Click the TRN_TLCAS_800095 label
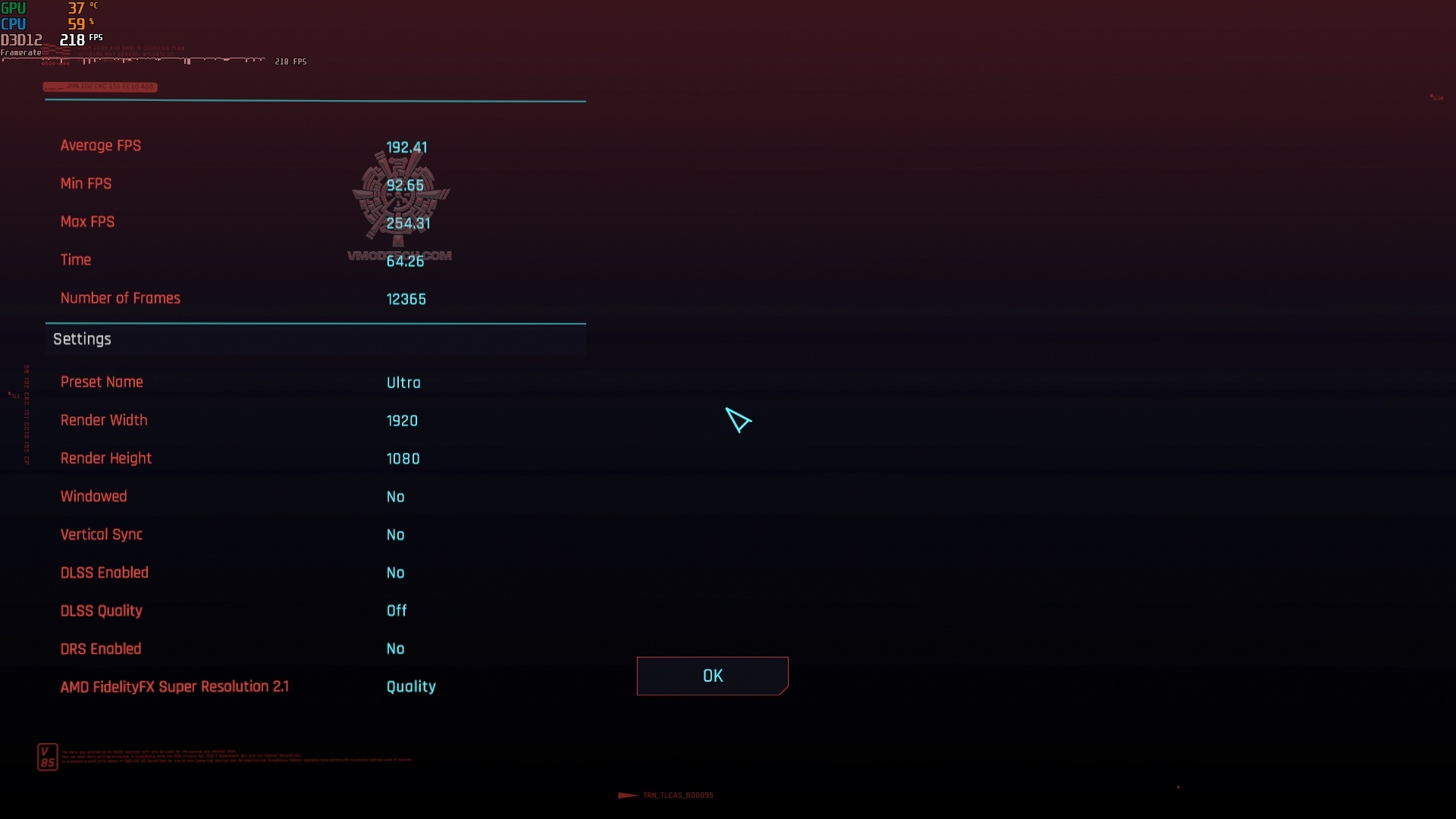This screenshot has height=819, width=1456. (x=678, y=795)
